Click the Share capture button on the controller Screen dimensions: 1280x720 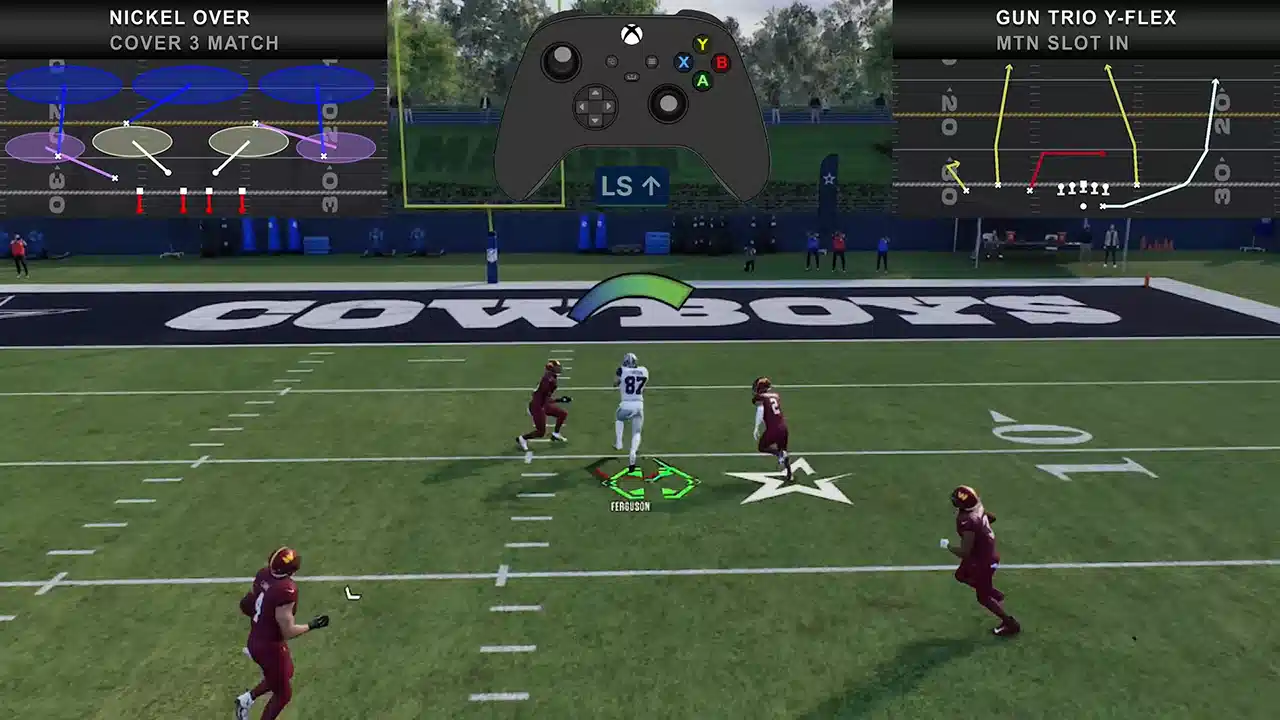[632, 77]
